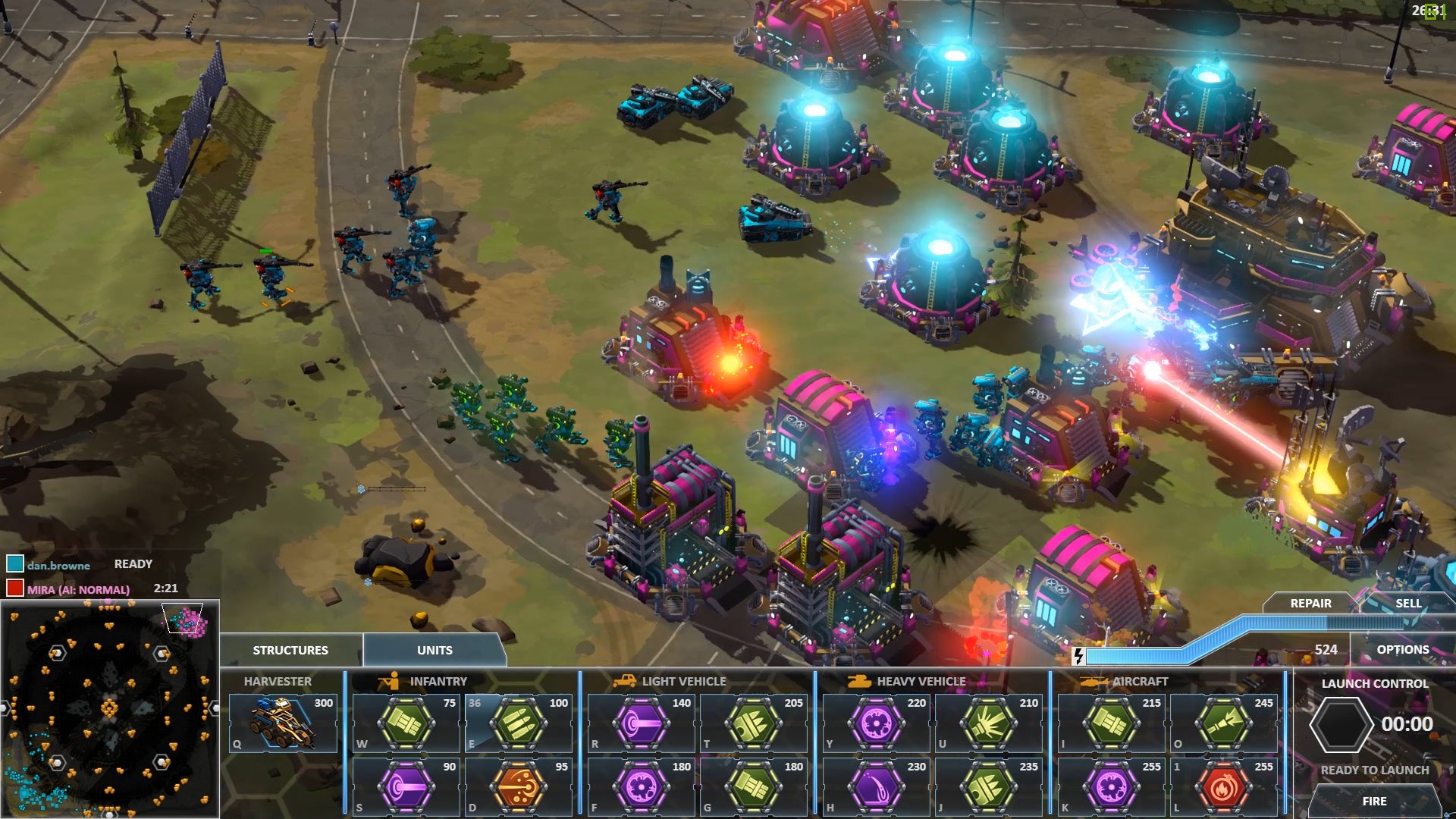Train the 90-cost purple infantry unit

pos(406,787)
